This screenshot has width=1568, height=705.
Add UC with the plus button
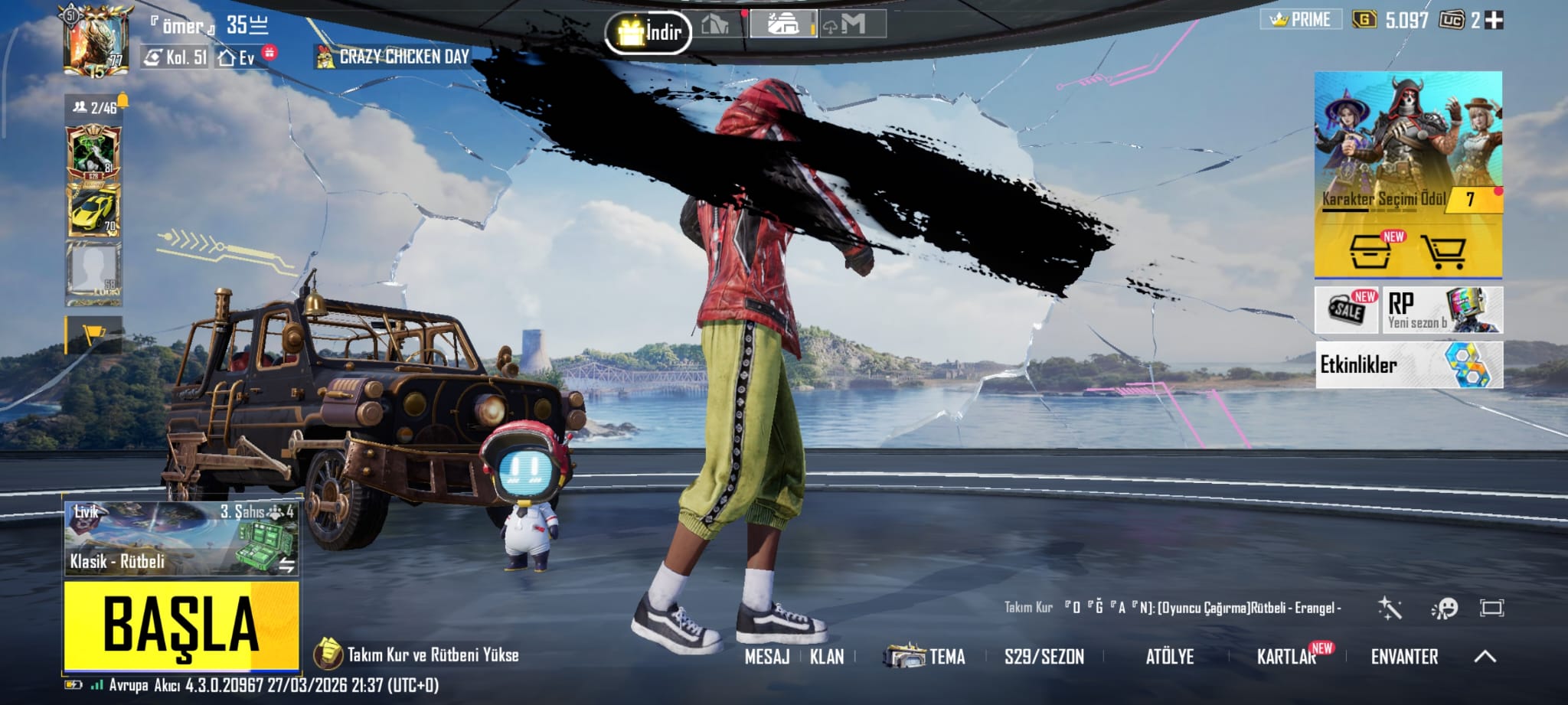pyautogui.click(x=1494, y=20)
